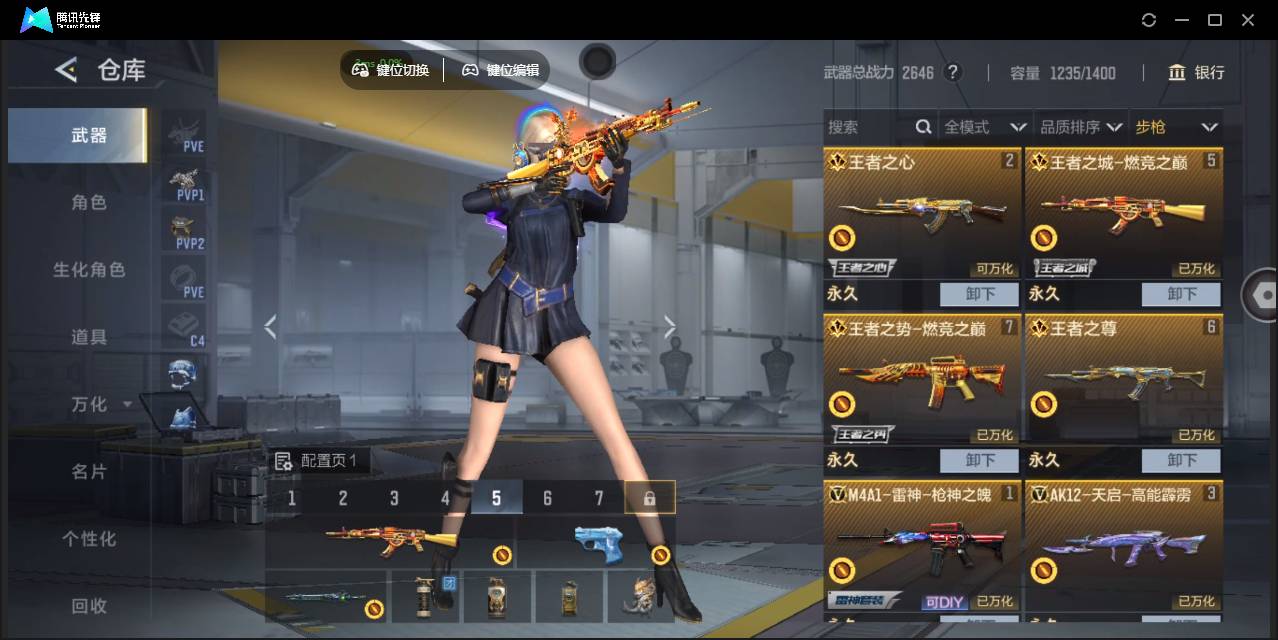Switch to the 个性化 tab
Image resolution: width=1278 pixels, height=640 pixels.
88,539
